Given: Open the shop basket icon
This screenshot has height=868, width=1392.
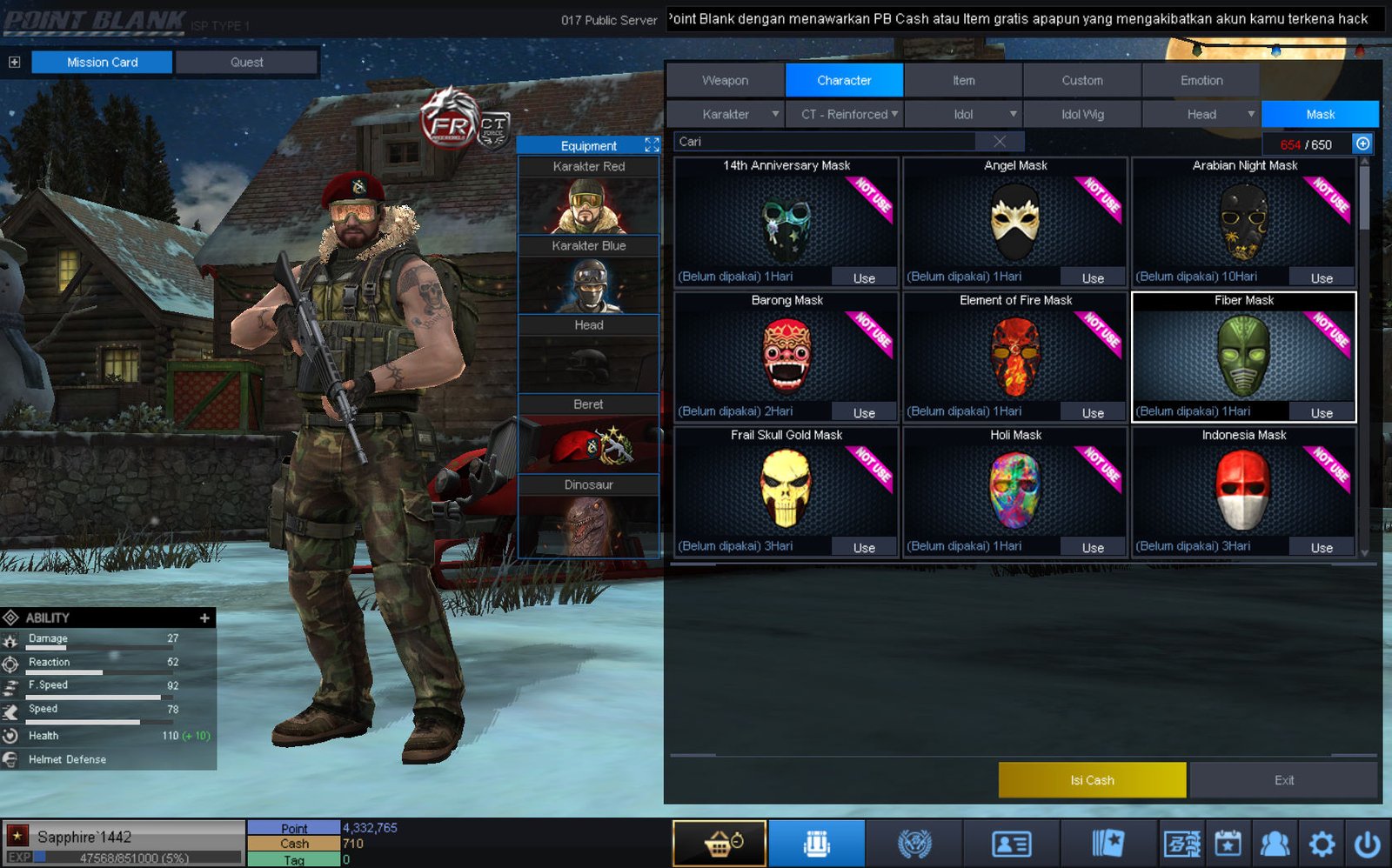Looking at the screenshot, I should 719,843.
